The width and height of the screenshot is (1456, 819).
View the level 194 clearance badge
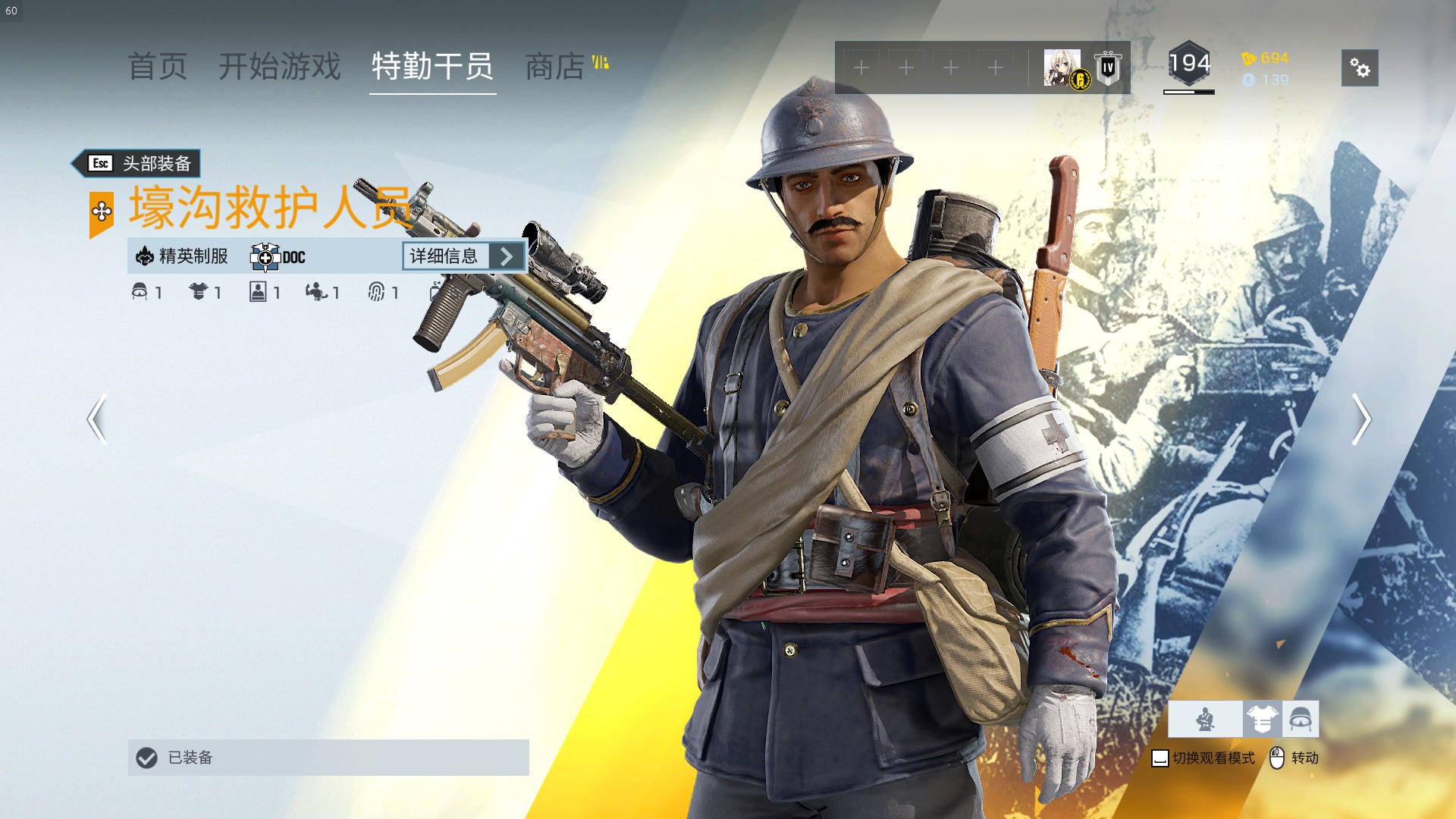click(x=1188, y=64)
